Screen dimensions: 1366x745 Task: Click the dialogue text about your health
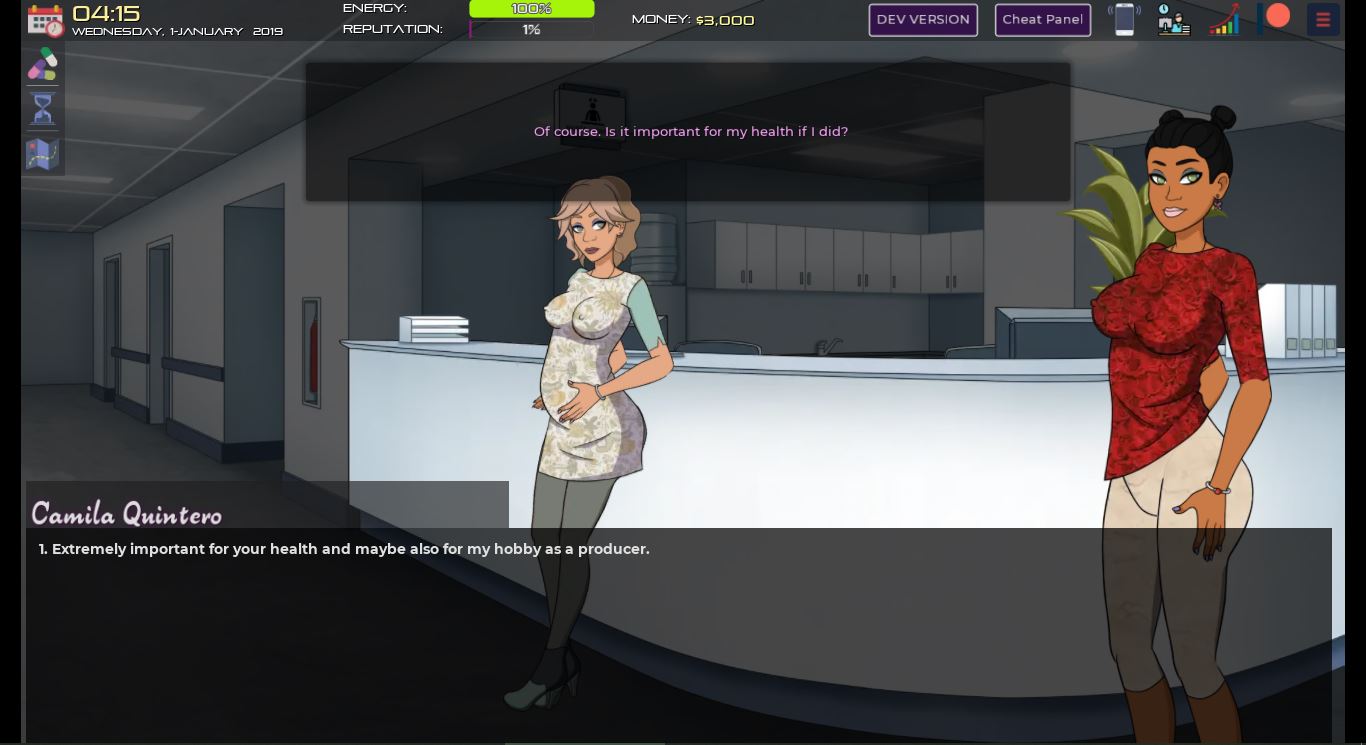point(690,131)
